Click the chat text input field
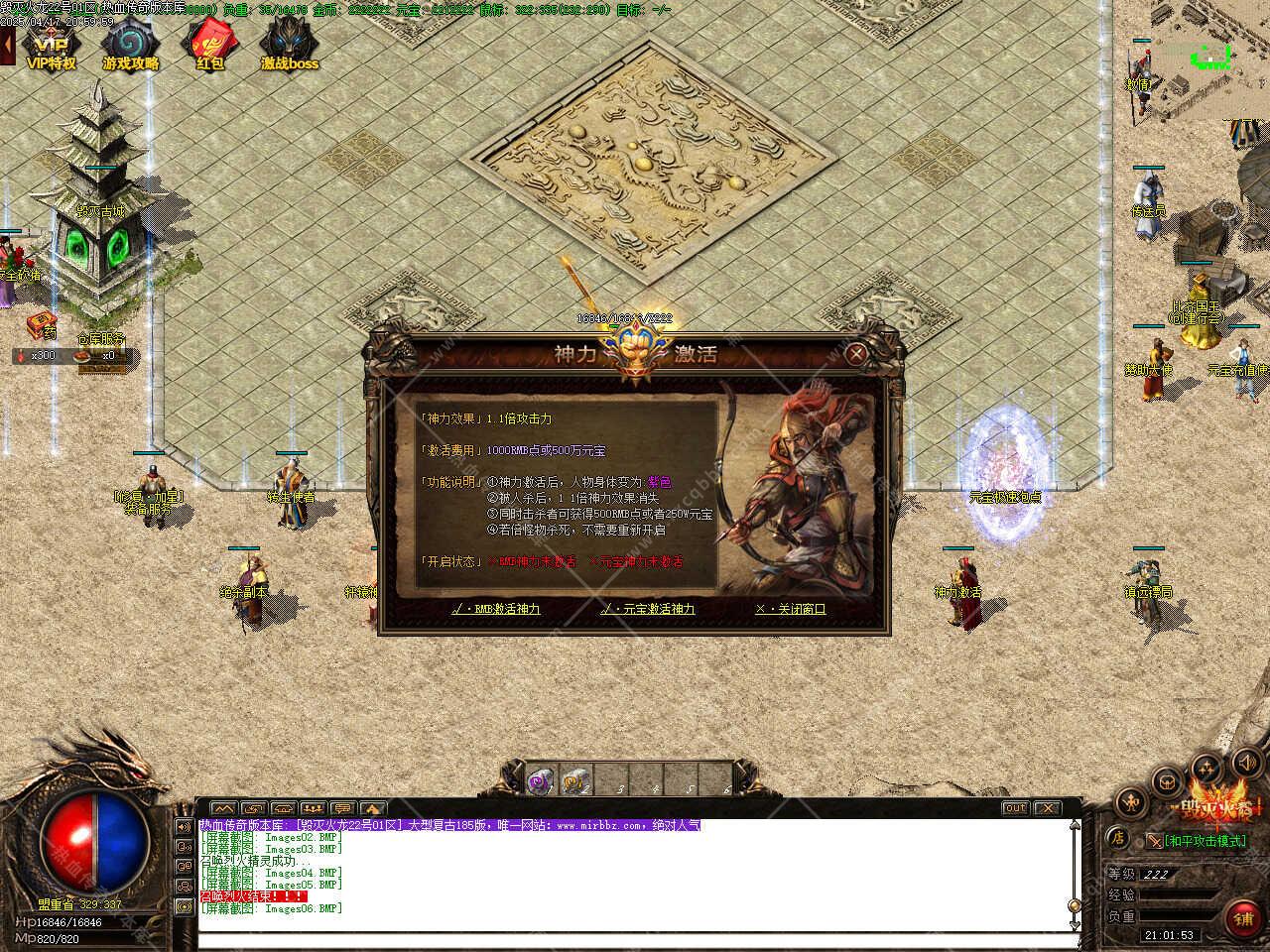1270x952 pixels. pos(635,940)
